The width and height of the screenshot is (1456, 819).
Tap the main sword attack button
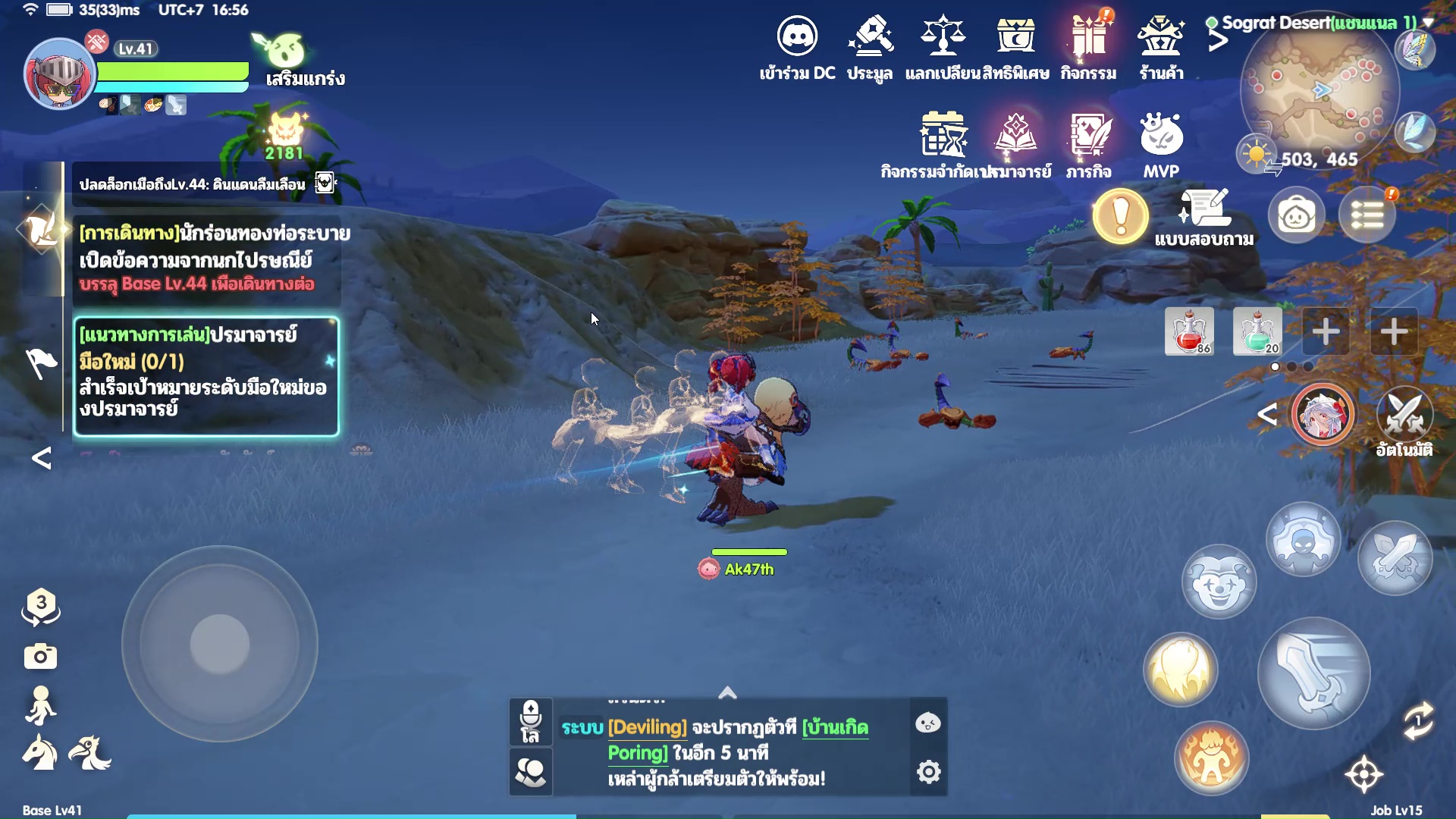tap(1313, 673)
